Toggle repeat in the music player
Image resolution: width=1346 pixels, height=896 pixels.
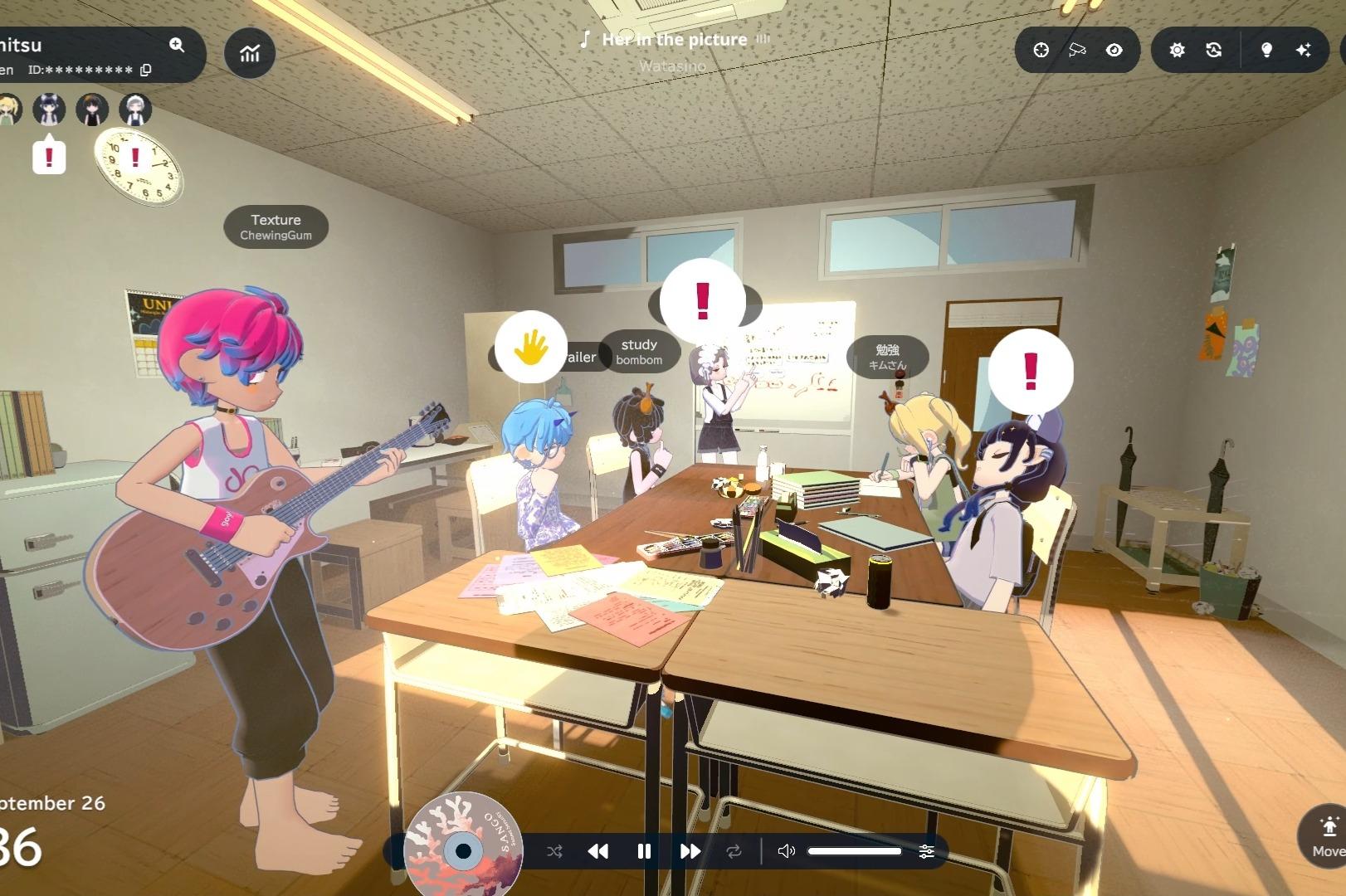pyautogui.click(x=734, y=851)
